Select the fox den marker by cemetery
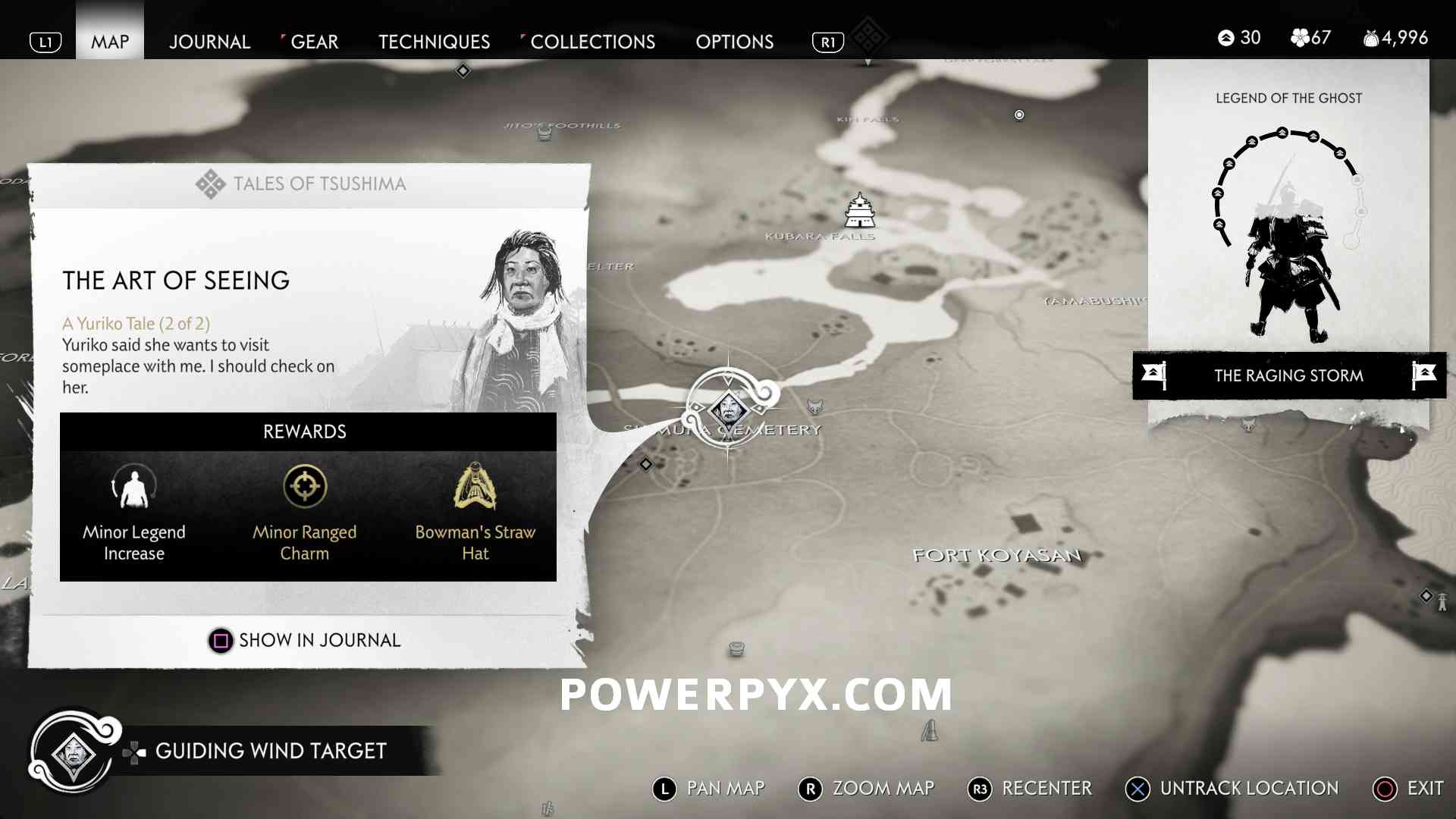Viewport: 1456px width, 819px height. [815, 407]
